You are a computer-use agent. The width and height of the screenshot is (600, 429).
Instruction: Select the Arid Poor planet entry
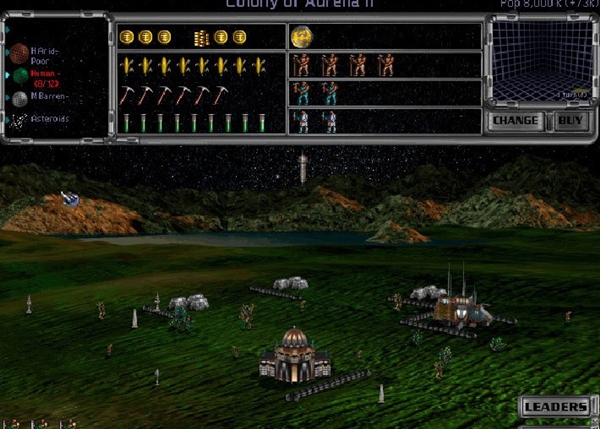coord(40,51)
